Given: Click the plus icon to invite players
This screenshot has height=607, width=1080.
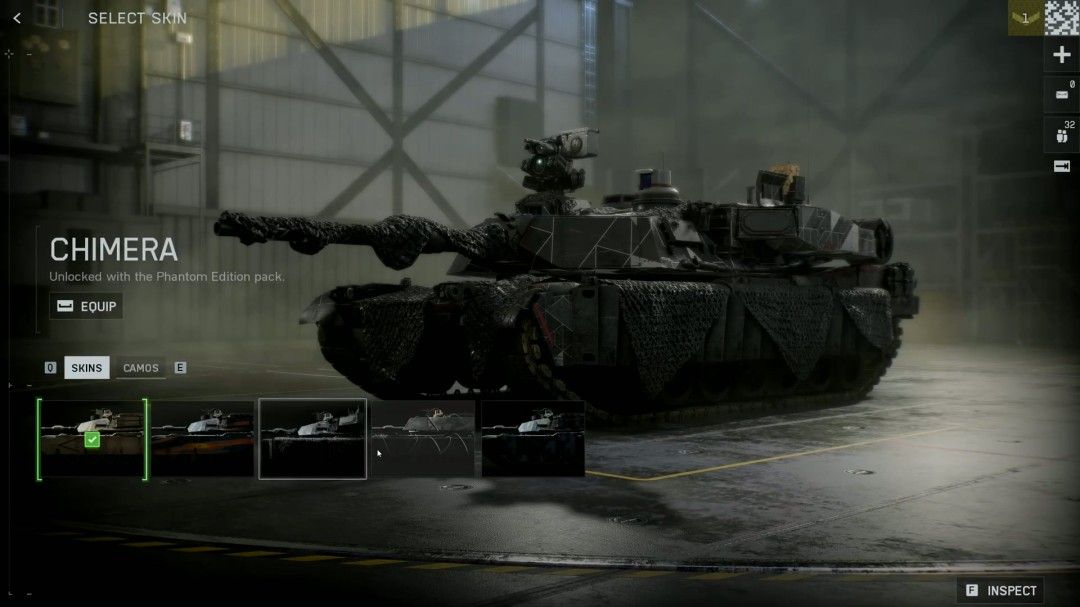Looking at the screenshot, I should 1061,56.
